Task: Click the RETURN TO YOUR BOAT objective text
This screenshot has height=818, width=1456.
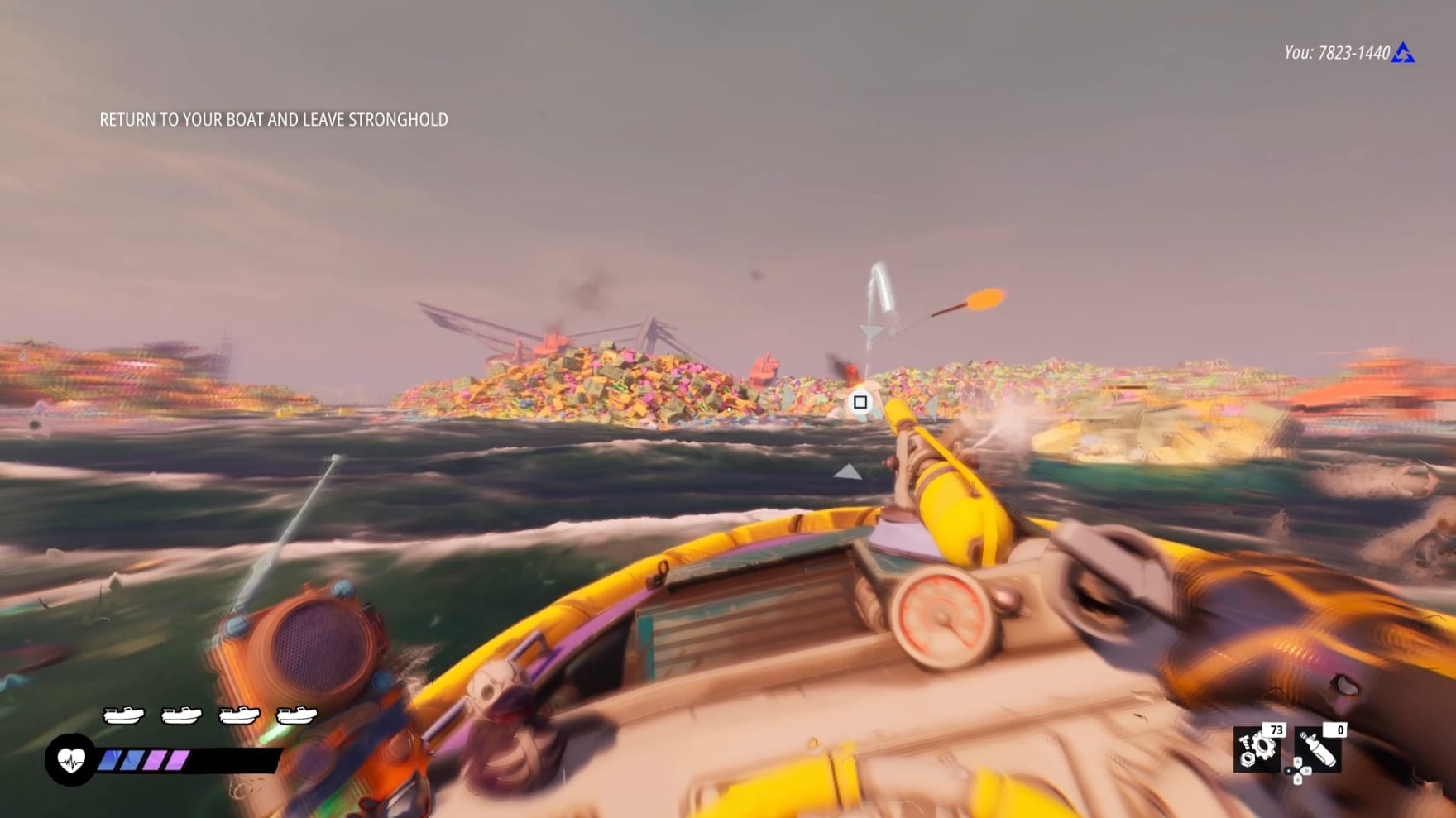Action: (x=273, y=119)
